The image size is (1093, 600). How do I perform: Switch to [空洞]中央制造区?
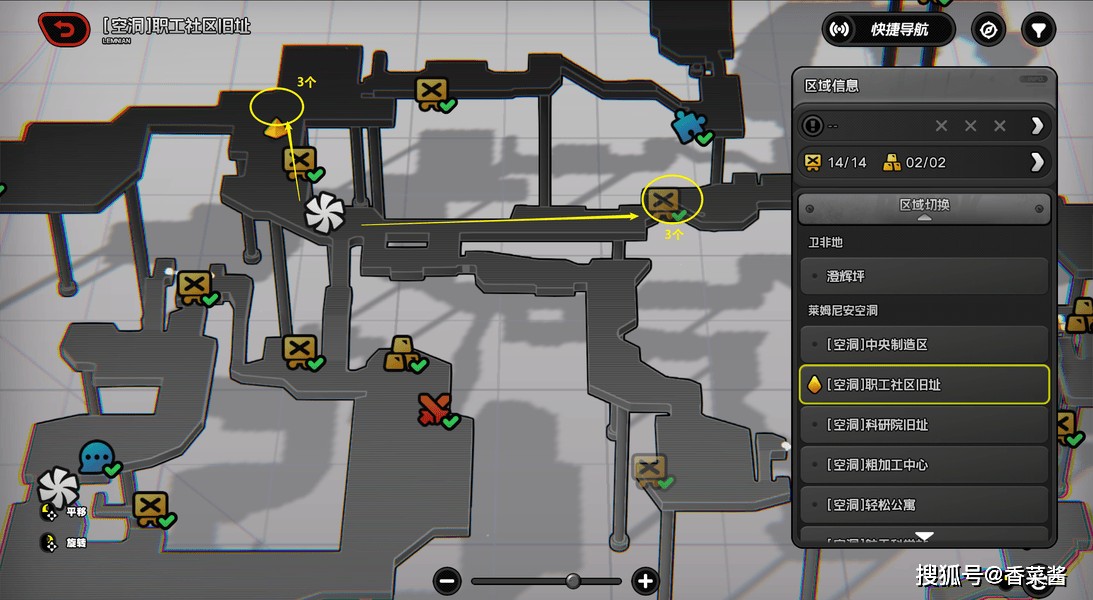coord(924,344)
